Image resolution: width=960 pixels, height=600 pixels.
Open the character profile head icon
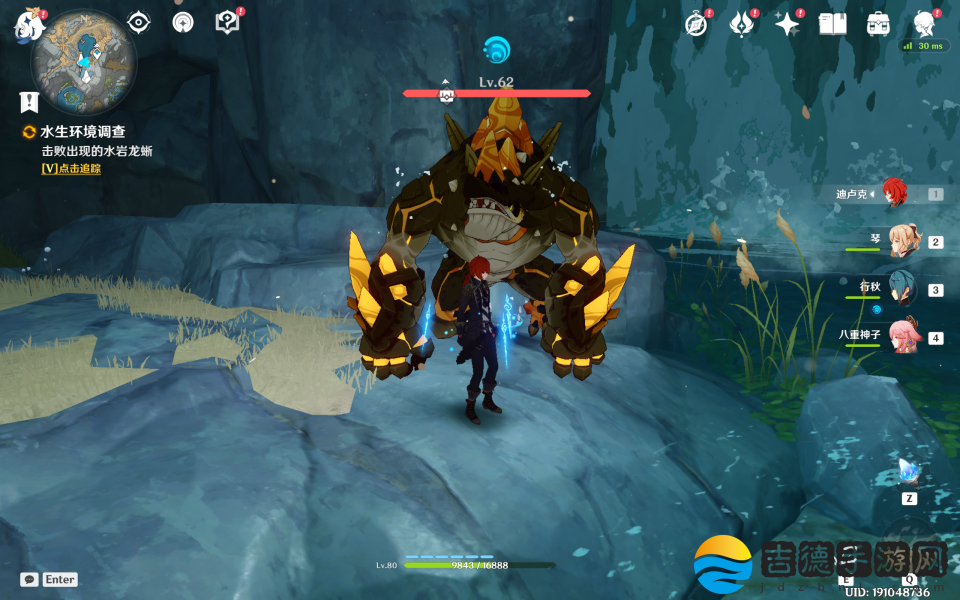[x=924, y=24]
